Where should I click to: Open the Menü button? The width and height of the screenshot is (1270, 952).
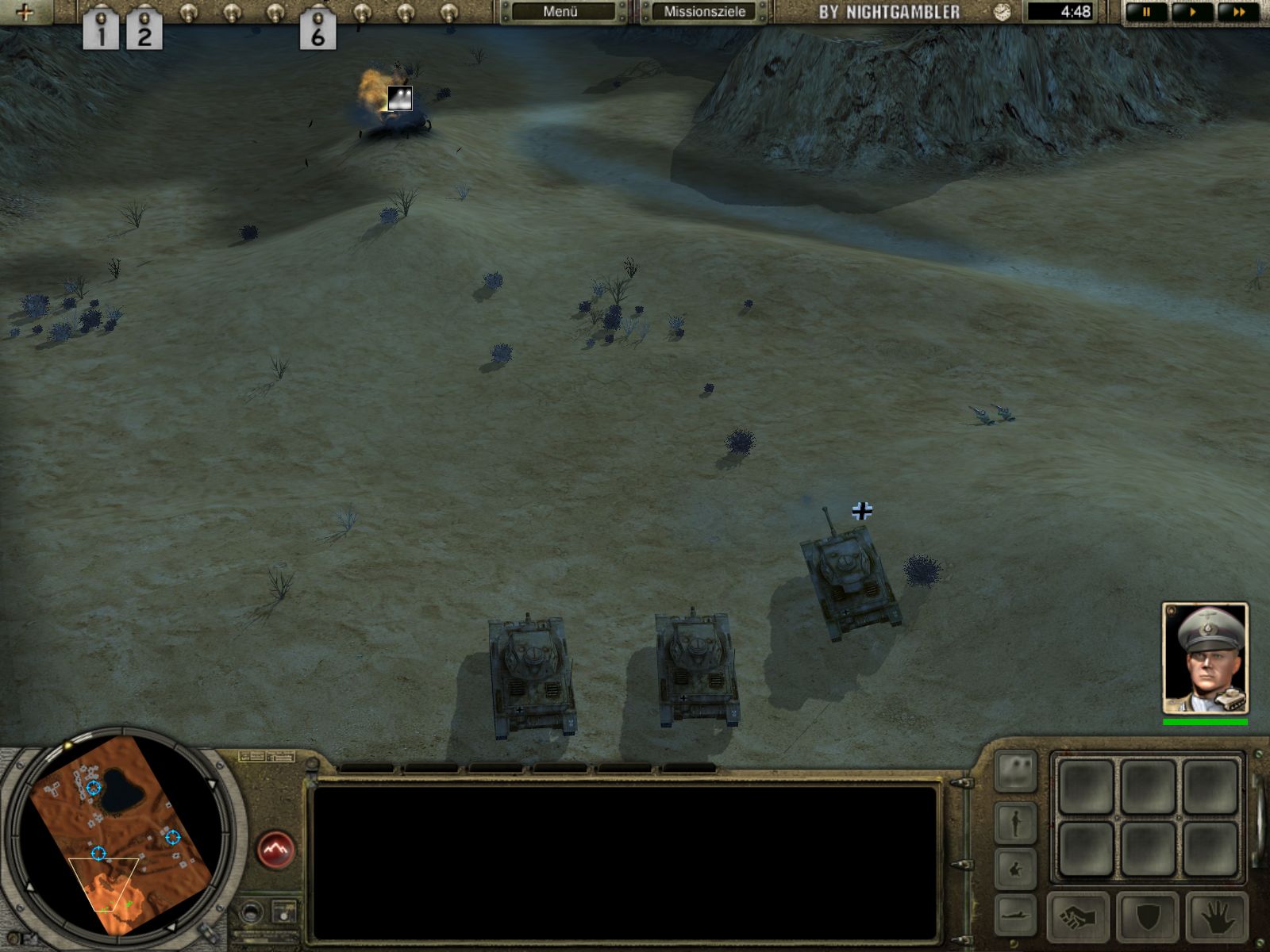[560, 12]
